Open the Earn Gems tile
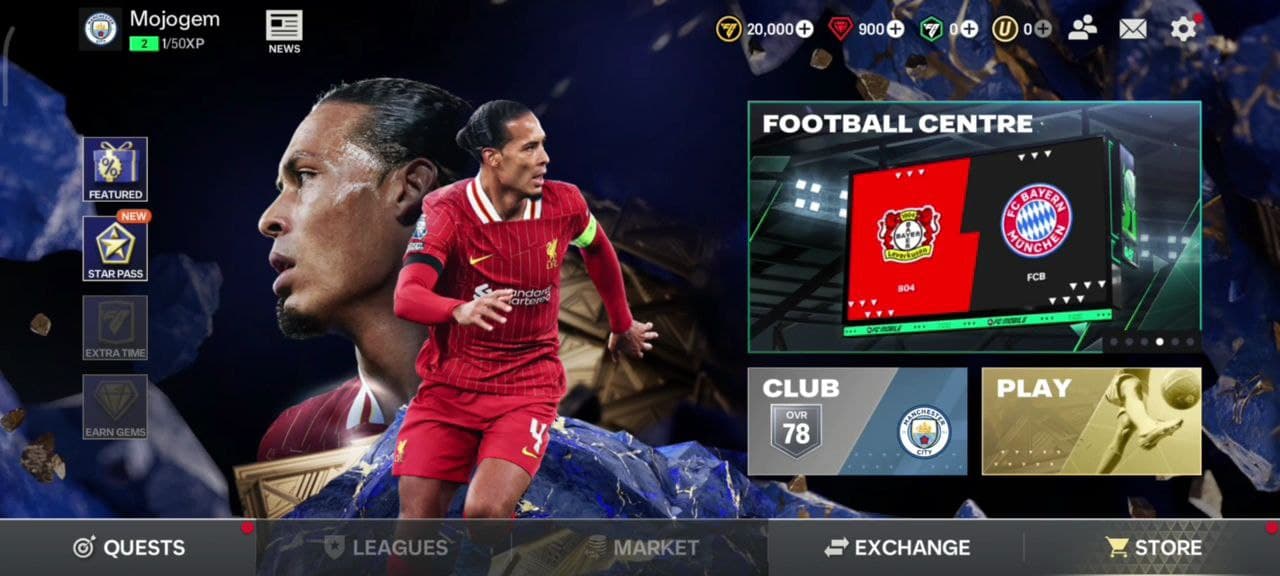This screenshot has width=1280, height=576. [115, 406]
